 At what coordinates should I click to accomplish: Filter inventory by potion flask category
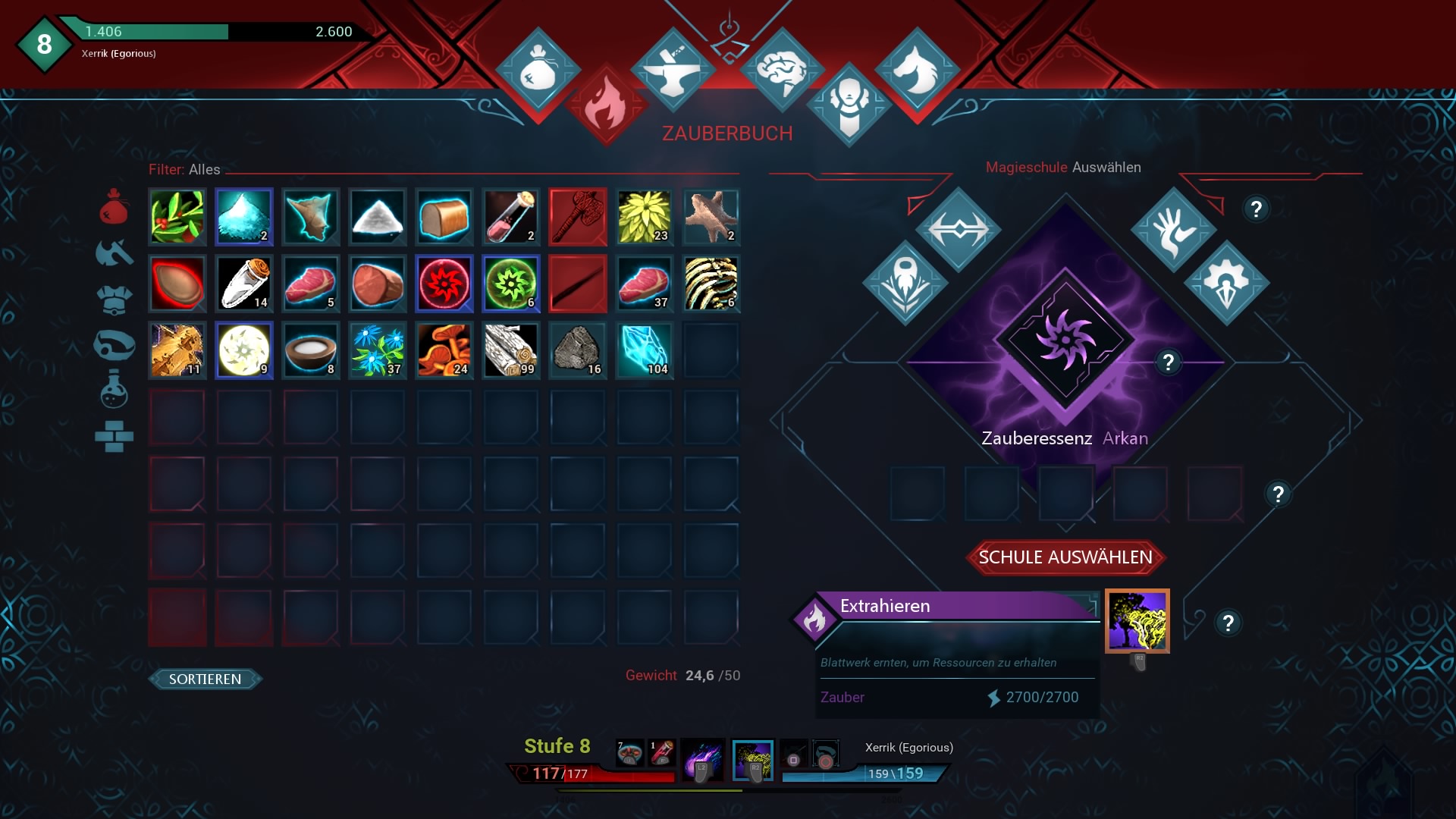(x=114, y=389)
